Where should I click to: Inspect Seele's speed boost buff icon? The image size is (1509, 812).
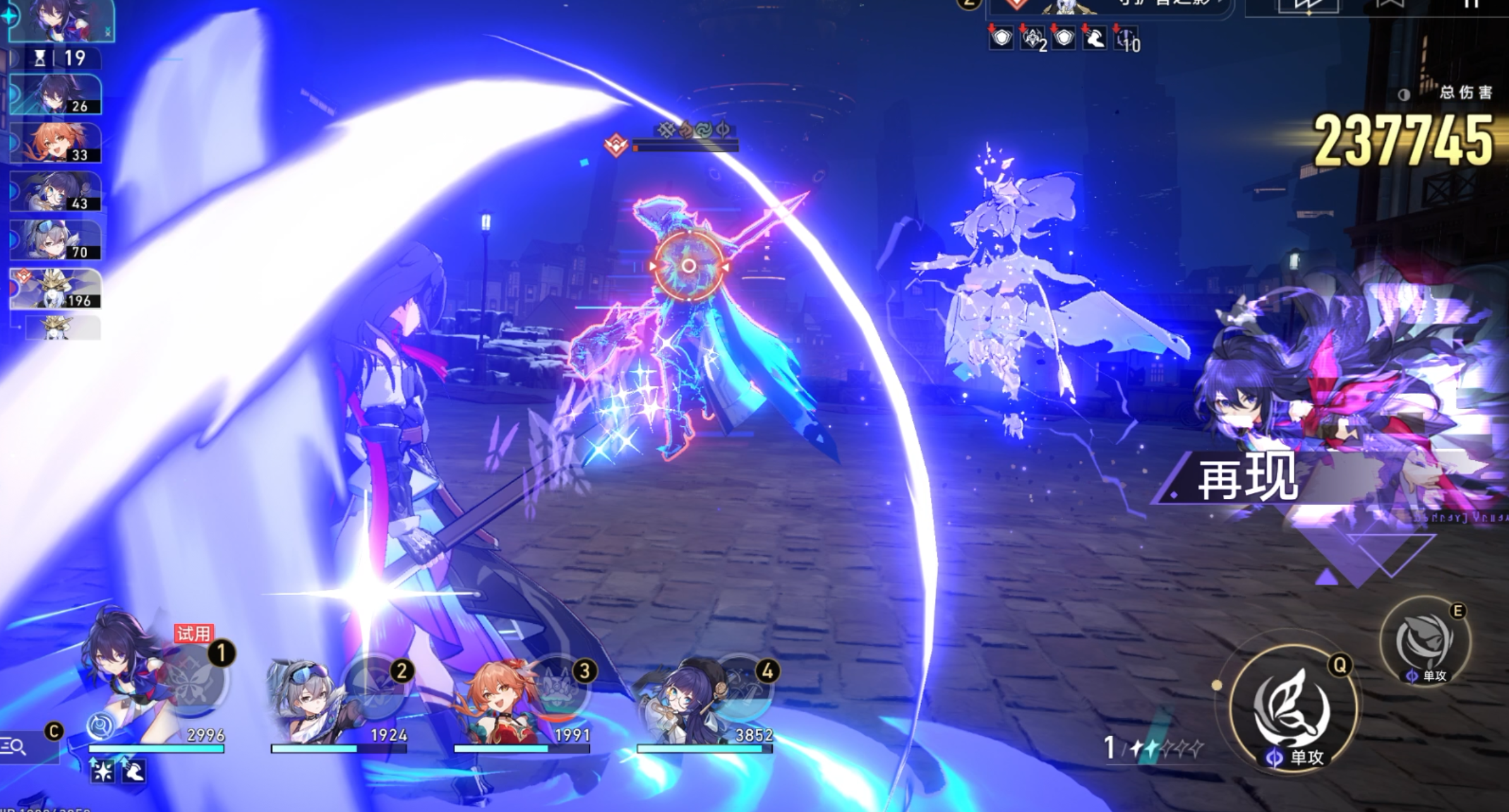point(133,771)
